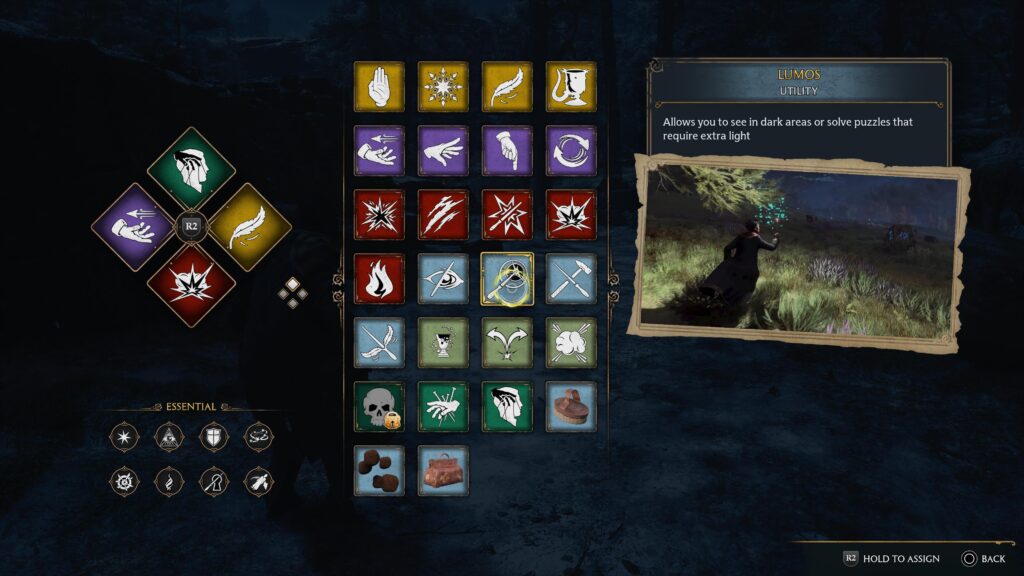Screen dimensions: 1024x576
Task: Click the Protego shield essential spell icon
Action: (215, 436)
